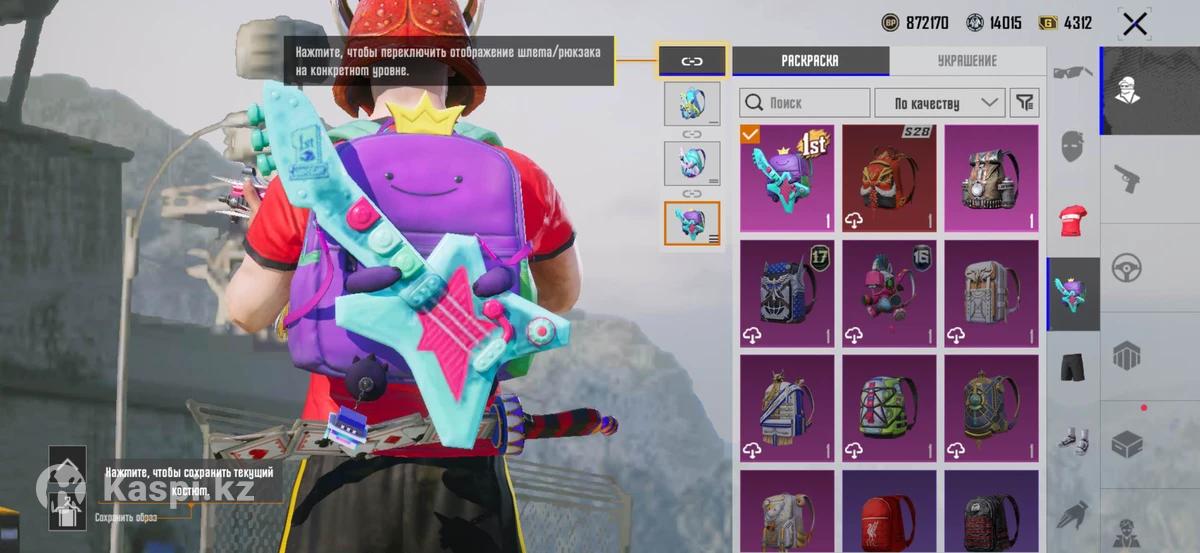Open the black shorts category
The image size is (1200, 553).
click(x=1073, y=367)
